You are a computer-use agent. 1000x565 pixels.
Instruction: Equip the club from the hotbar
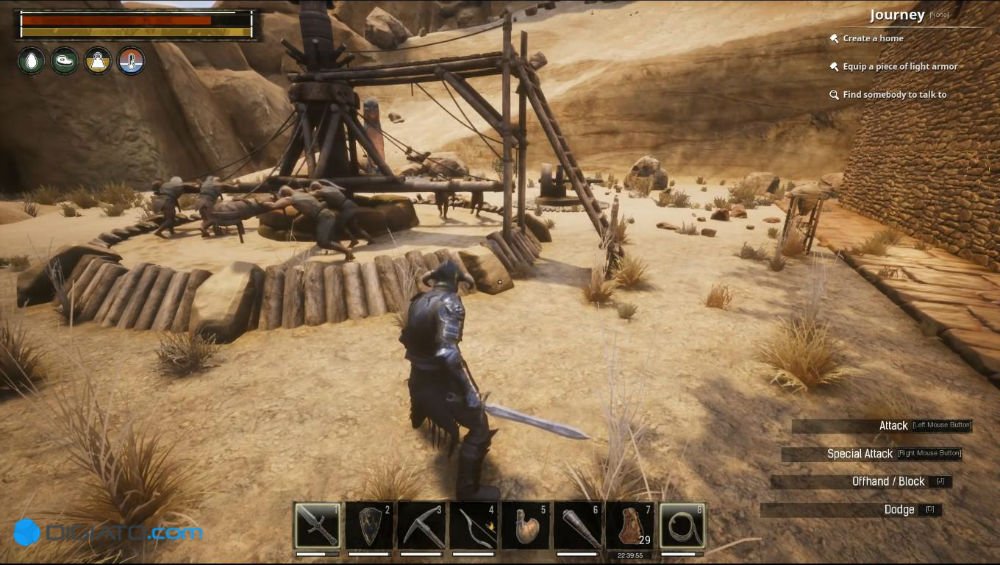pyautogui.click(x=578, y=525)
